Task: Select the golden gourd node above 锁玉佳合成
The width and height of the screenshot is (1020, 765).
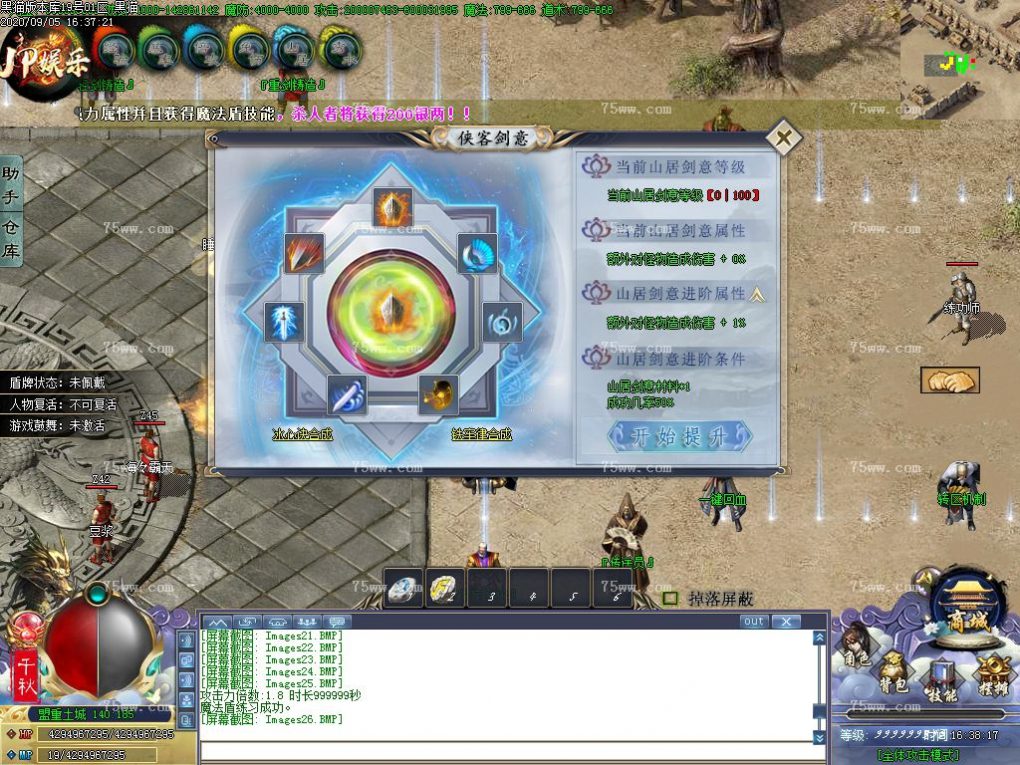Action: click(x=438, y=395)
